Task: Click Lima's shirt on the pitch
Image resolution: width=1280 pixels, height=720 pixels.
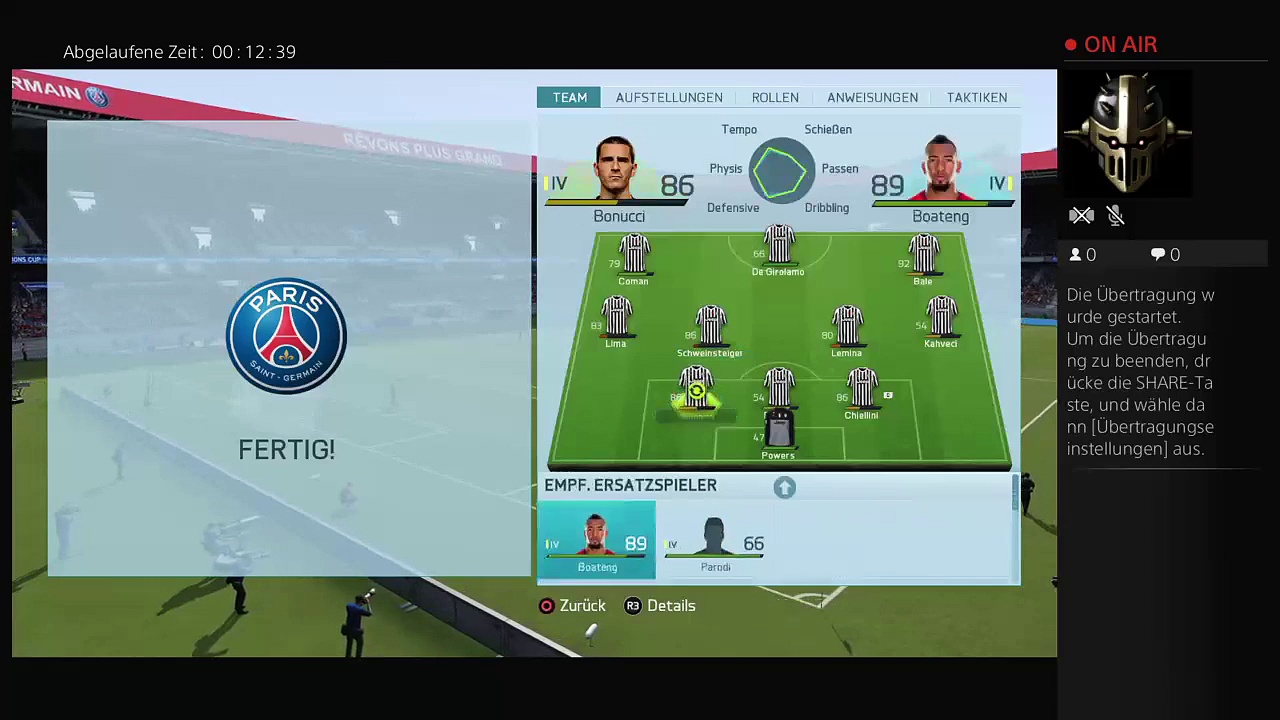Action: (616, 320)
